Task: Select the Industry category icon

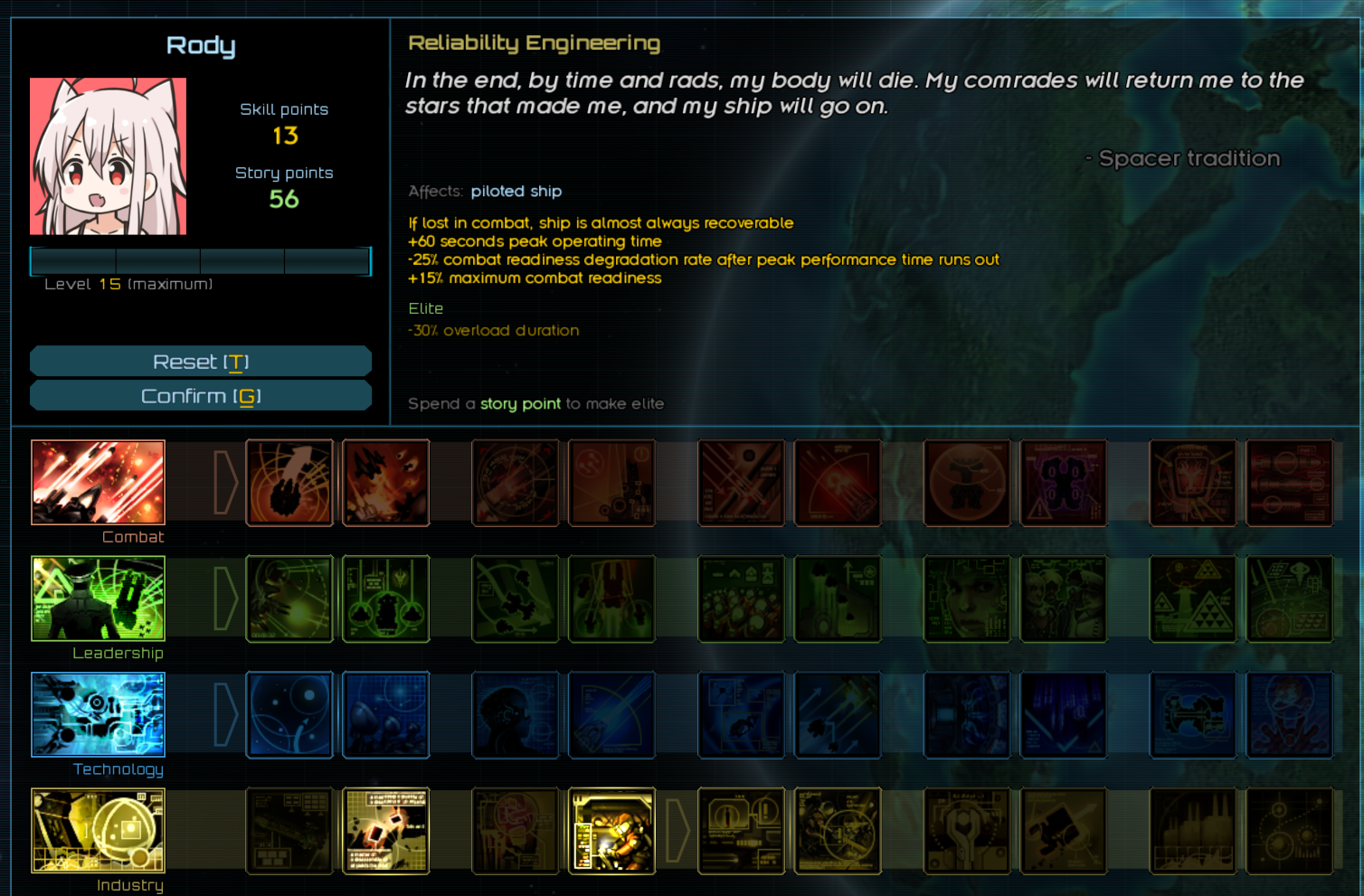Action: pyautogui.click(x=98, y=831)
